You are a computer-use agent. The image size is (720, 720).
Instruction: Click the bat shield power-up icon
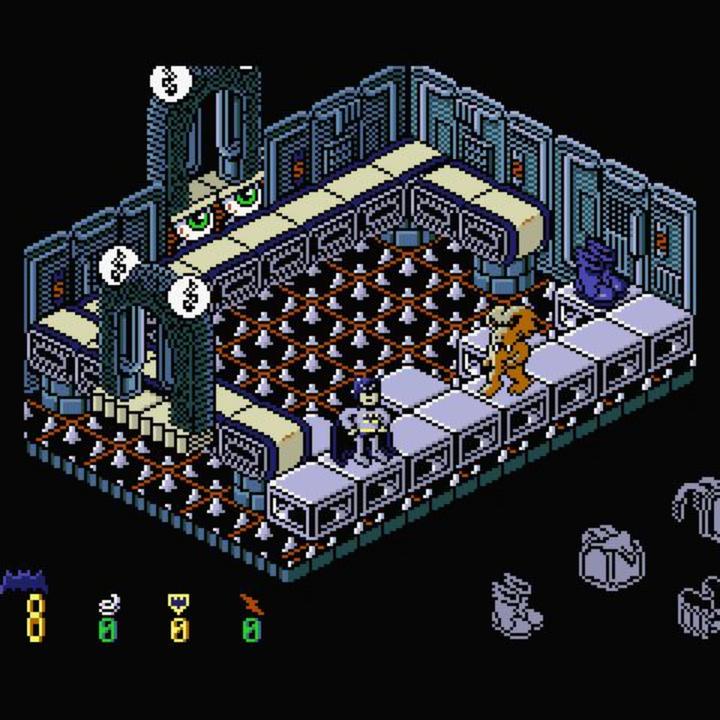(179, 603)
